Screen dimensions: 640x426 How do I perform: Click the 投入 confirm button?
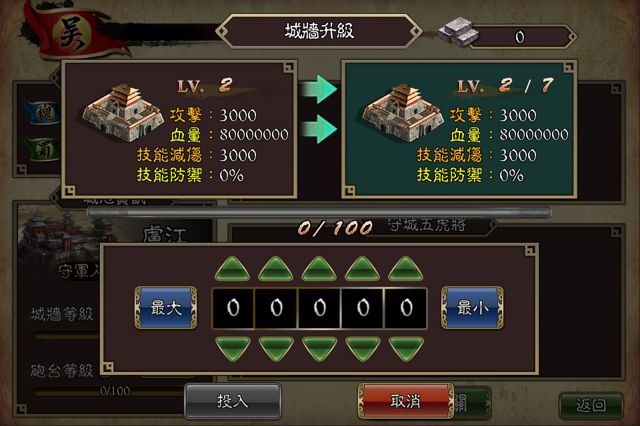232,401
